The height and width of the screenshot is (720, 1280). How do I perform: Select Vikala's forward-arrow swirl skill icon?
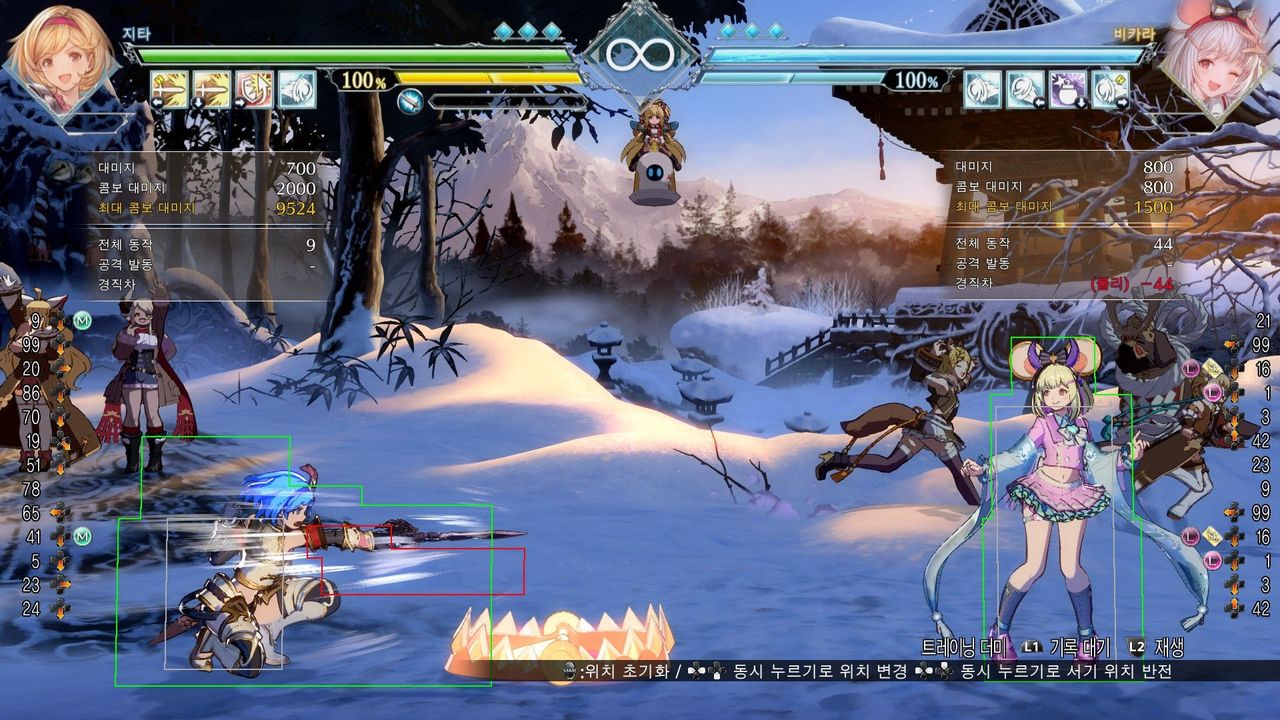click(1110, 89)
